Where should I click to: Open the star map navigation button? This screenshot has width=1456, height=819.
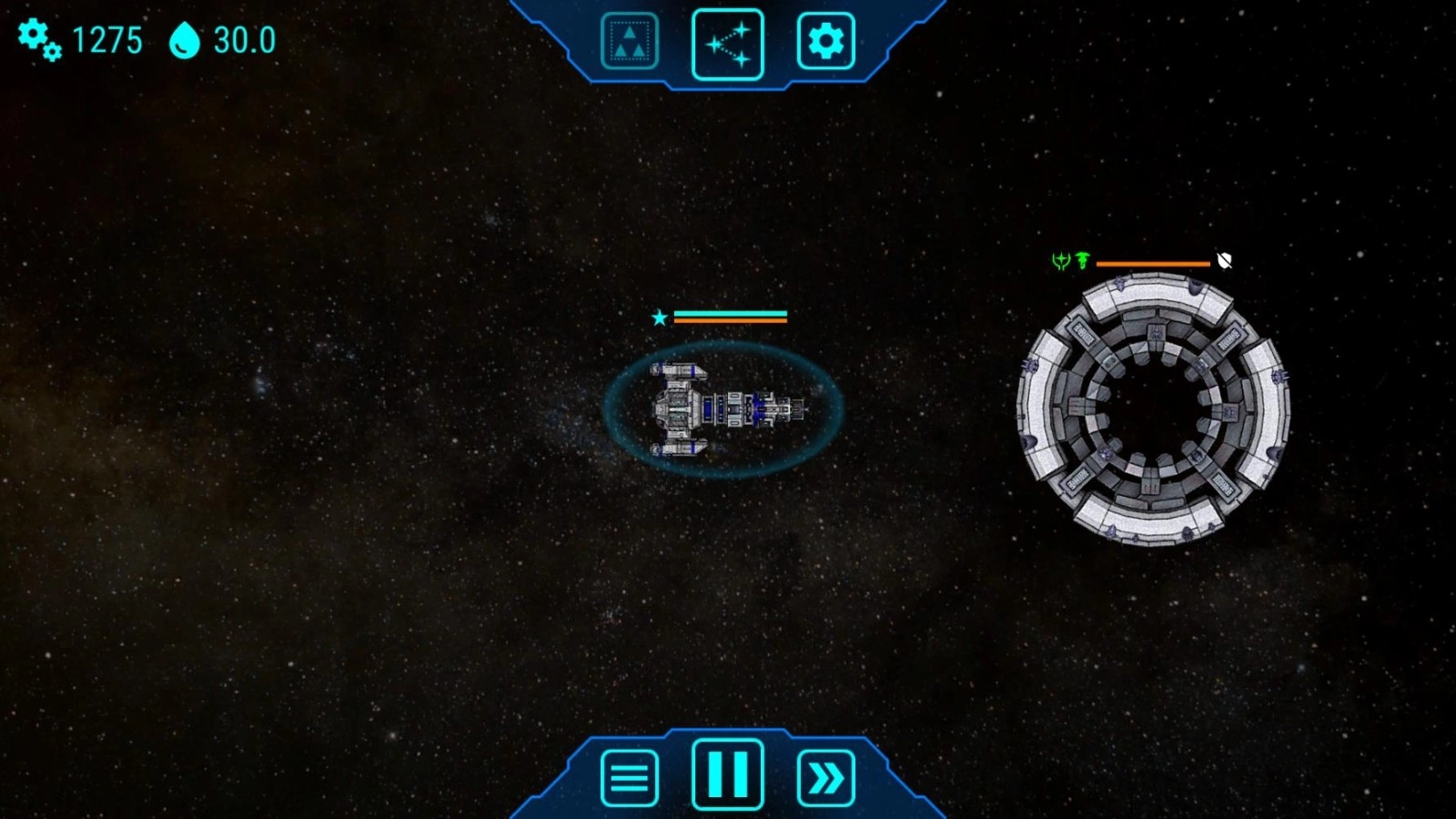[x=727, y=44]
